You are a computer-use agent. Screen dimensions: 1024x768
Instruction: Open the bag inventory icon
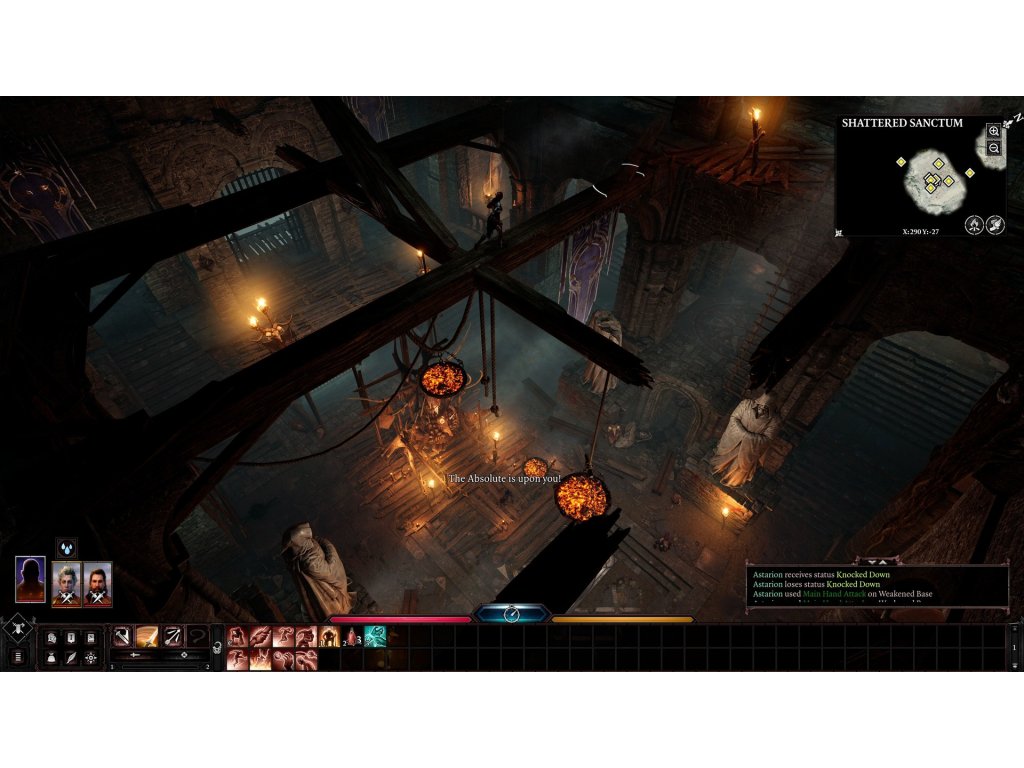(51, 657)
